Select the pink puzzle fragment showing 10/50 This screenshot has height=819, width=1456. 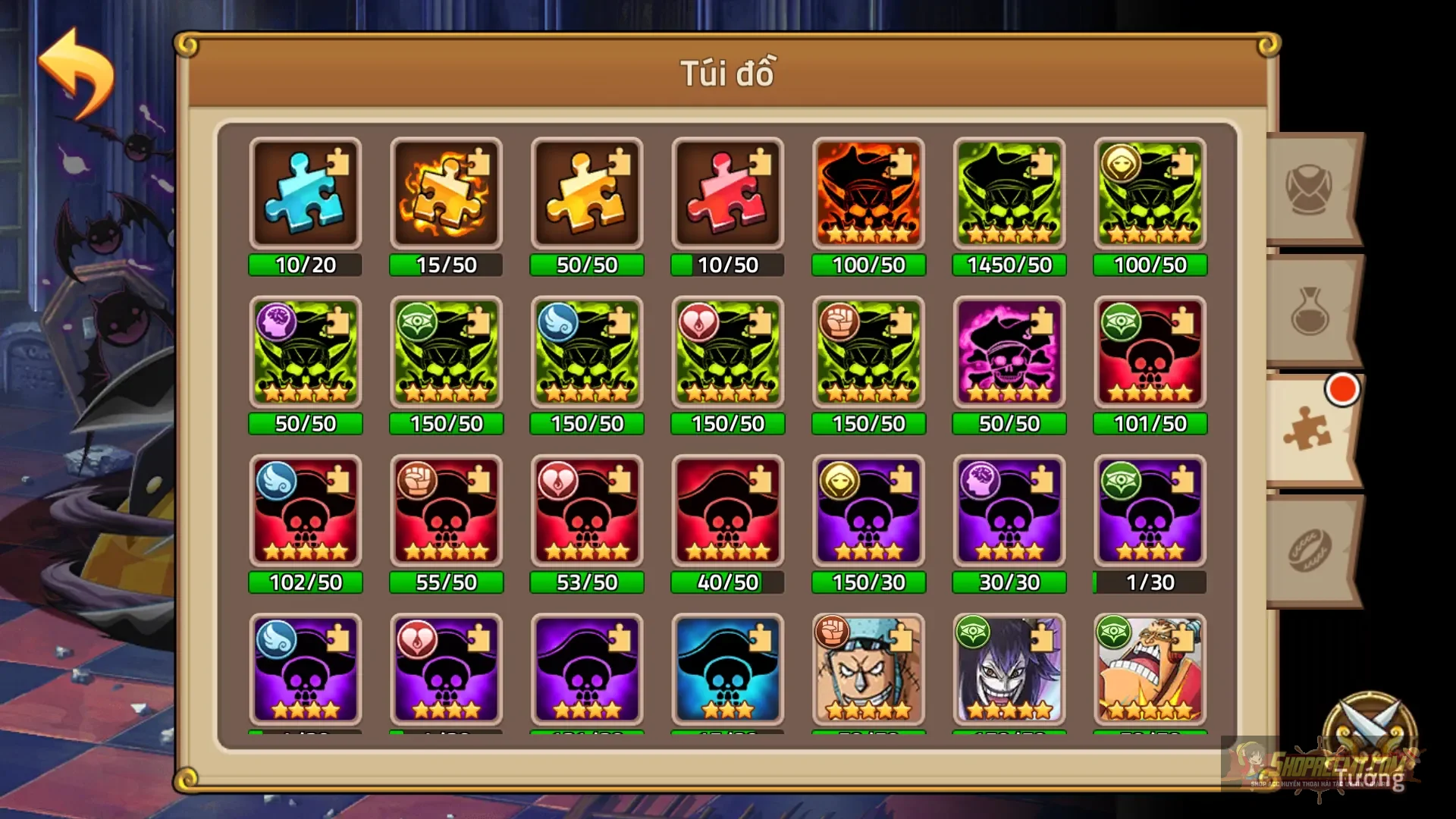pos(727,193)
